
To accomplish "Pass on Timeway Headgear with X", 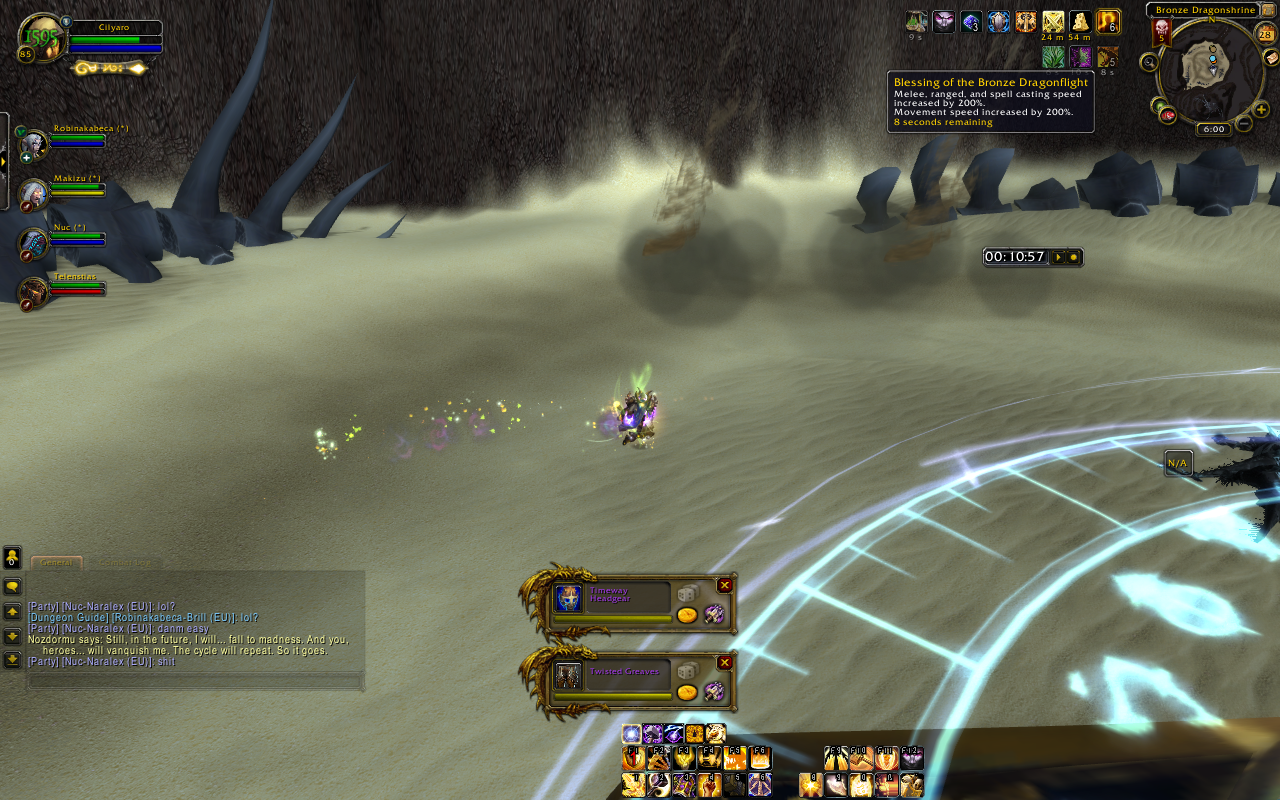I will (x=725, y=586).
